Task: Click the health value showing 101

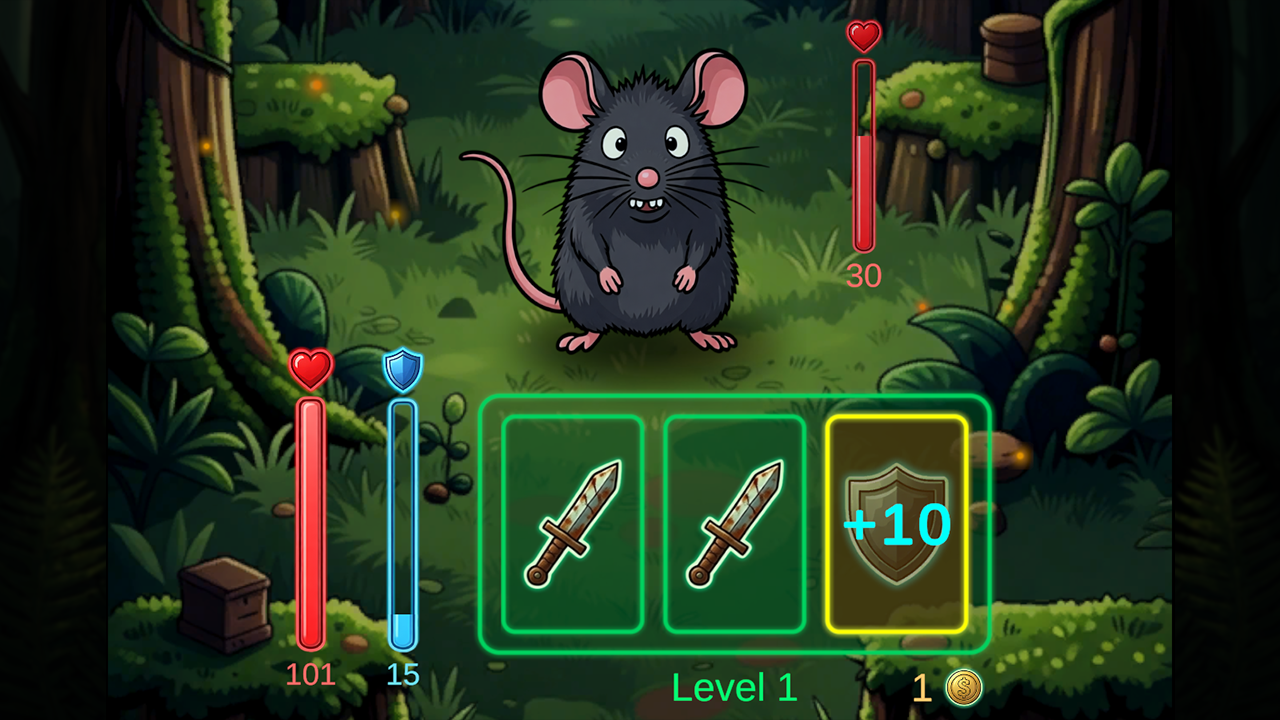Action: (x=311, y=676)
